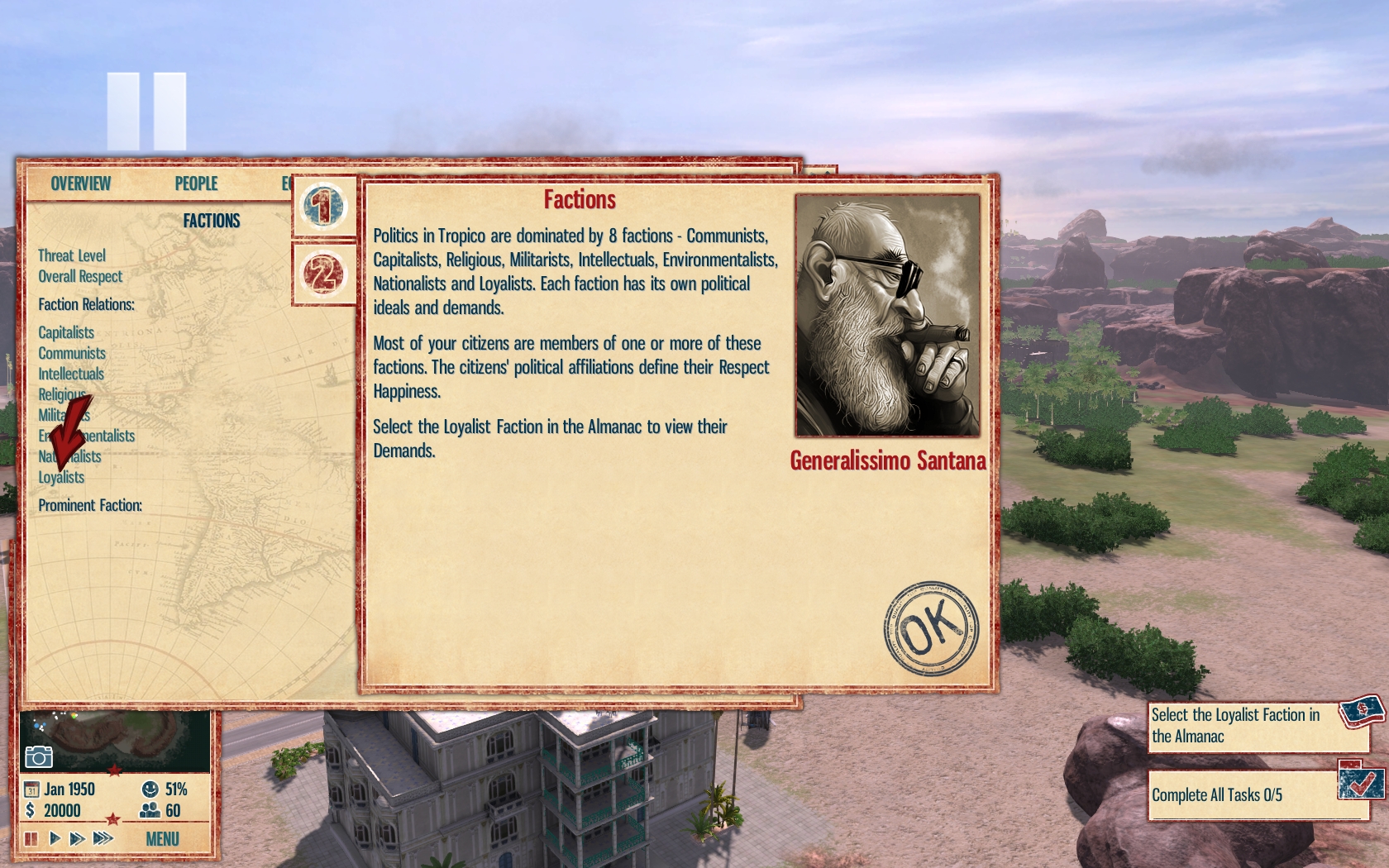Set game speed to double fast-forward

[78, 839]
